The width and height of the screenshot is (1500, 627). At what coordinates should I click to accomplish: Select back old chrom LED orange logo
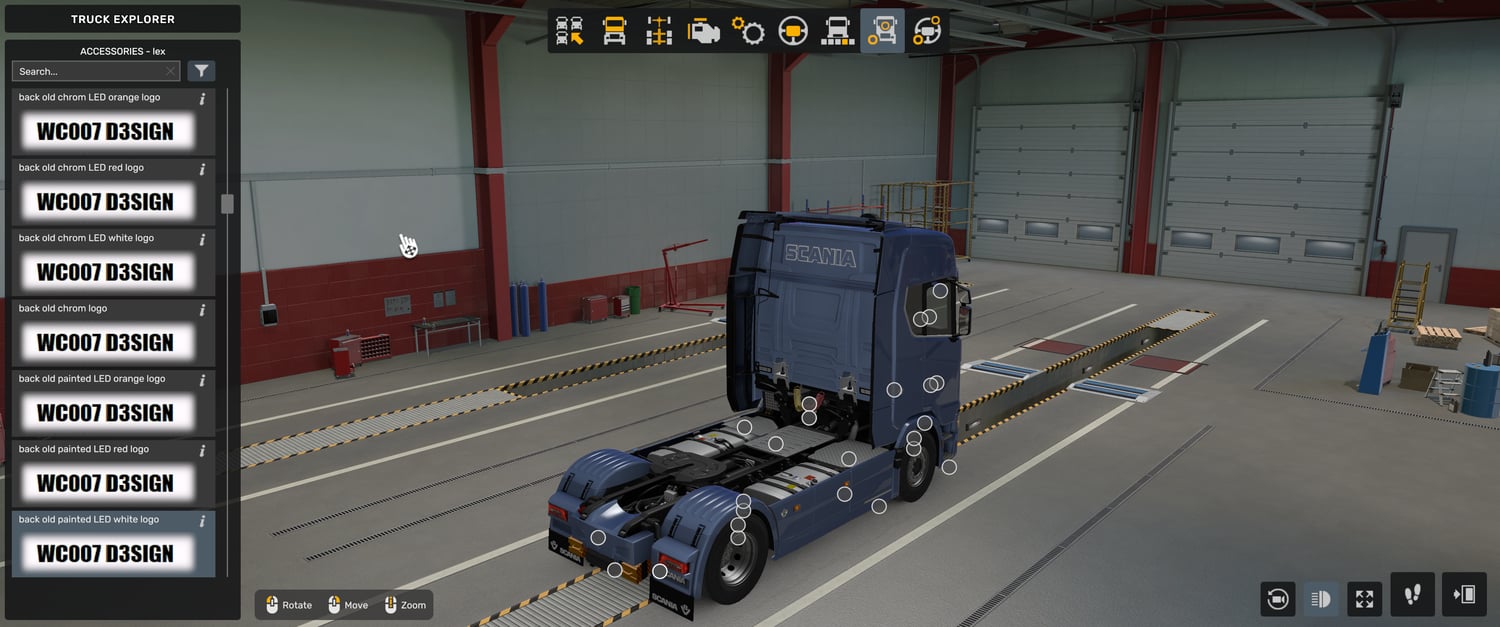tap(106, 131)
